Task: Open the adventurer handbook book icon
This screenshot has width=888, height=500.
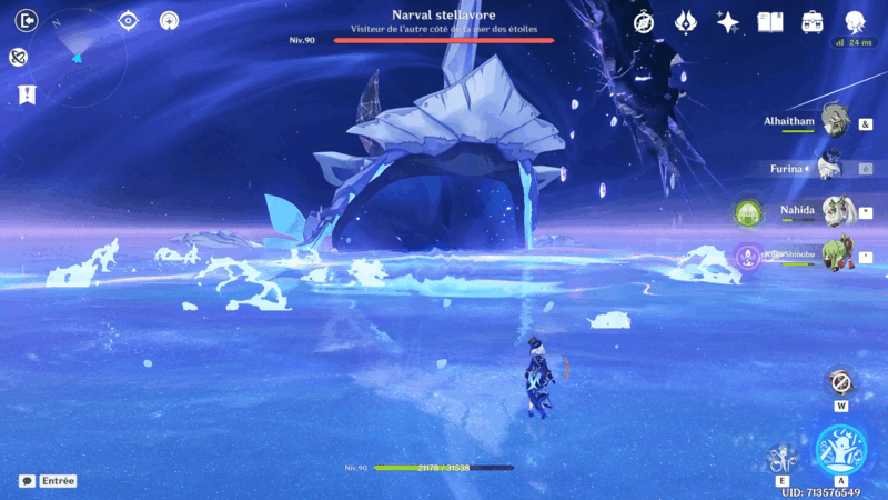Action: [770, 22]
